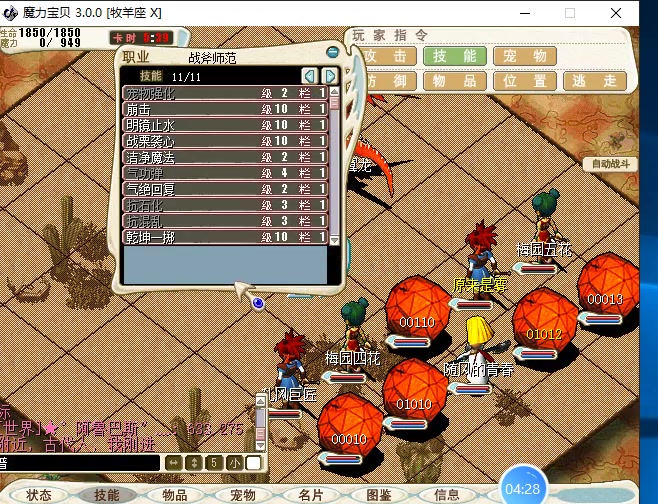This screenshot has height=504, width=658.
Task: Open the 名片 name card tab
Action: pos(311,495)
